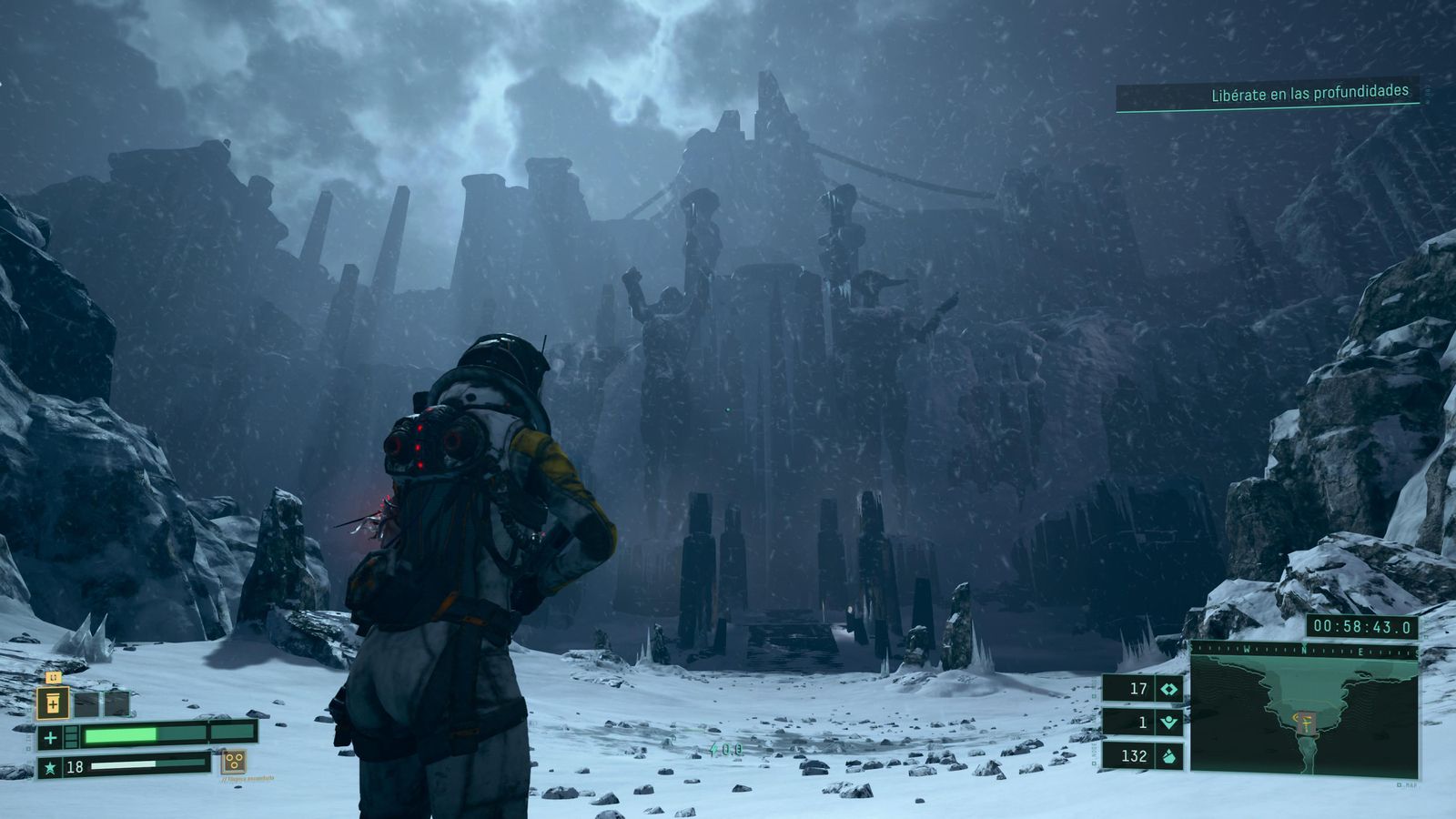The height and width of the screenshot is (819, 1456).
Task: Select the obolite crystal currency icon
Action: [1168, 755]
